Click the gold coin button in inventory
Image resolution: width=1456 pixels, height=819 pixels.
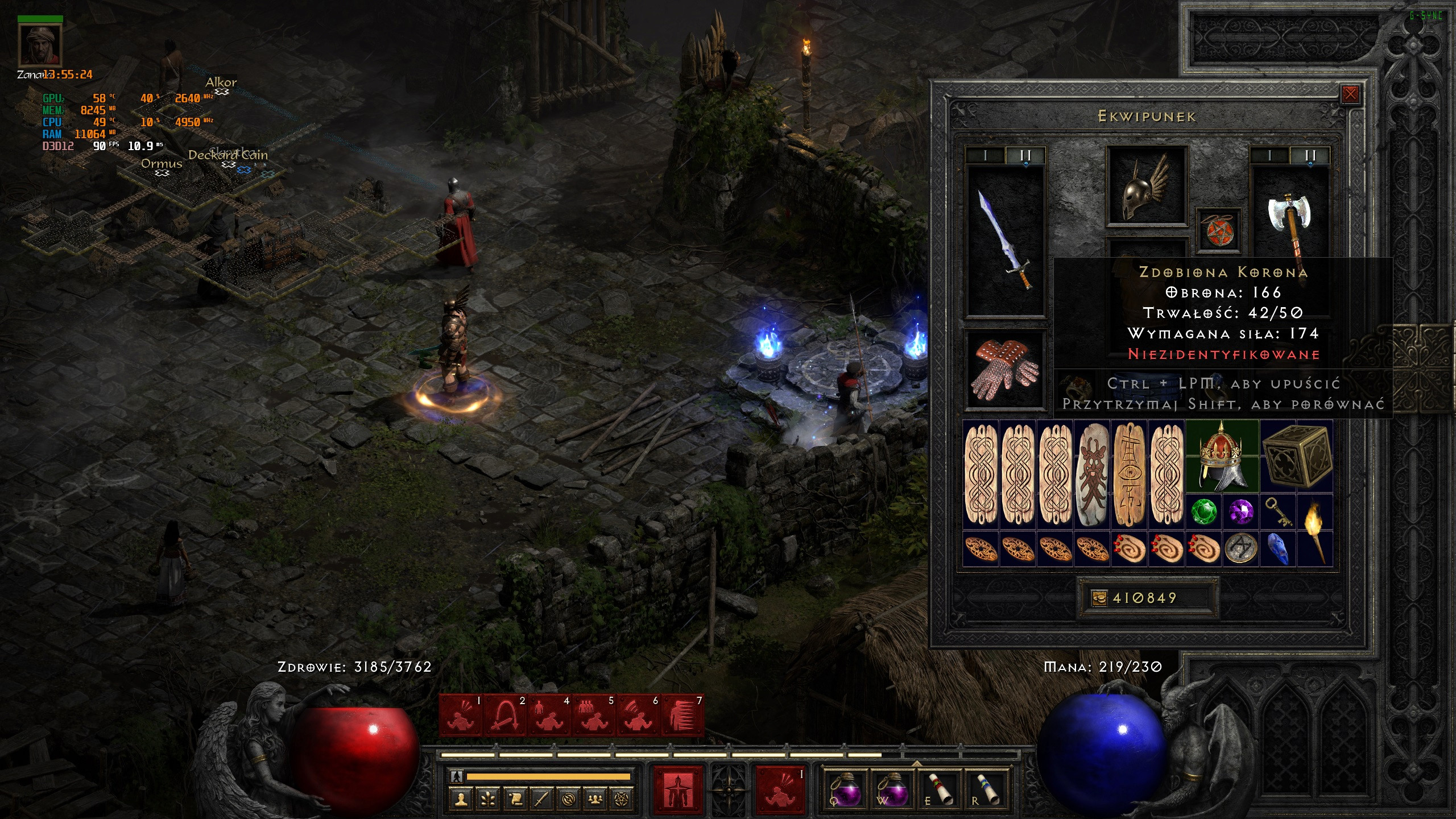(x=1099, y=598)
